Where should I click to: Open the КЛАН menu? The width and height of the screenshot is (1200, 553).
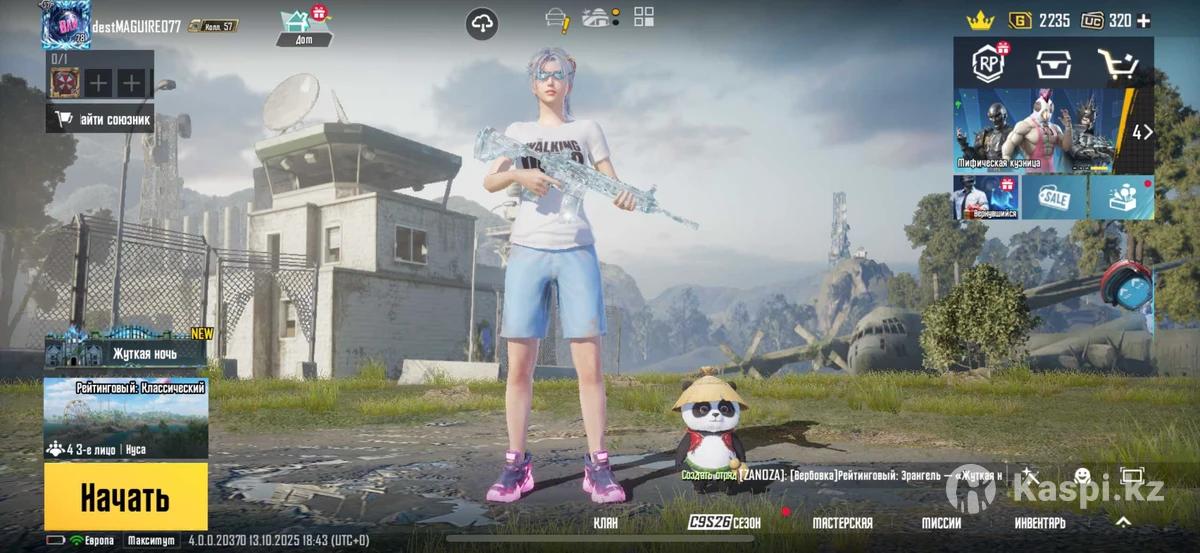tap(605, 523)
